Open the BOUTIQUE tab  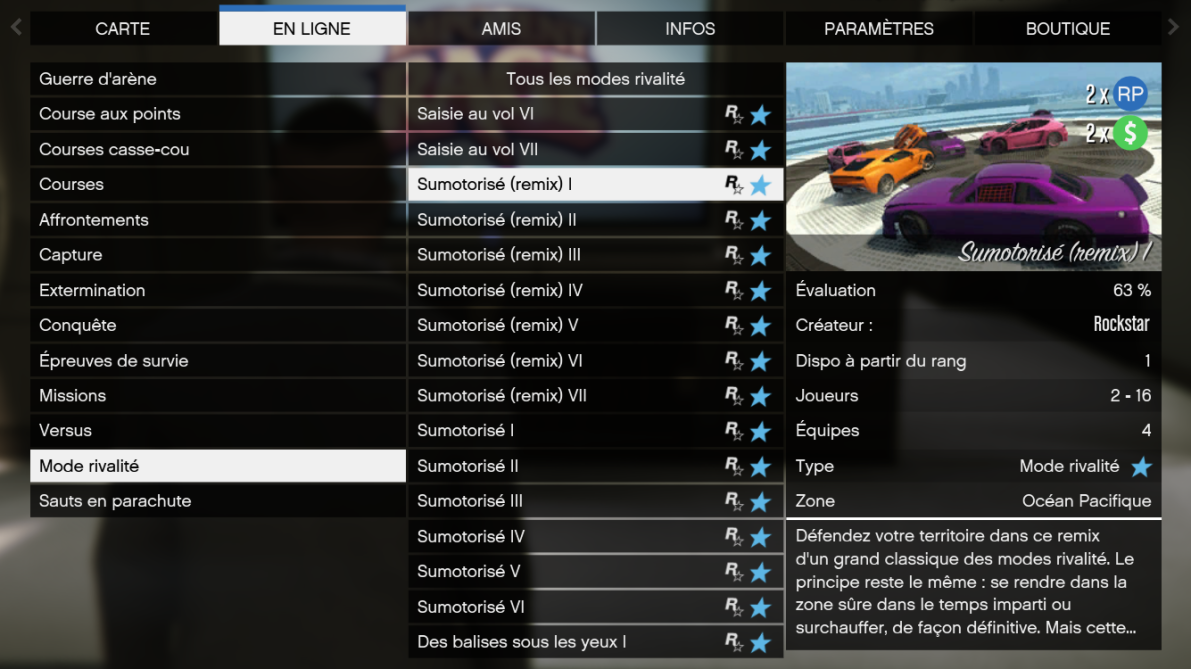1067,29
